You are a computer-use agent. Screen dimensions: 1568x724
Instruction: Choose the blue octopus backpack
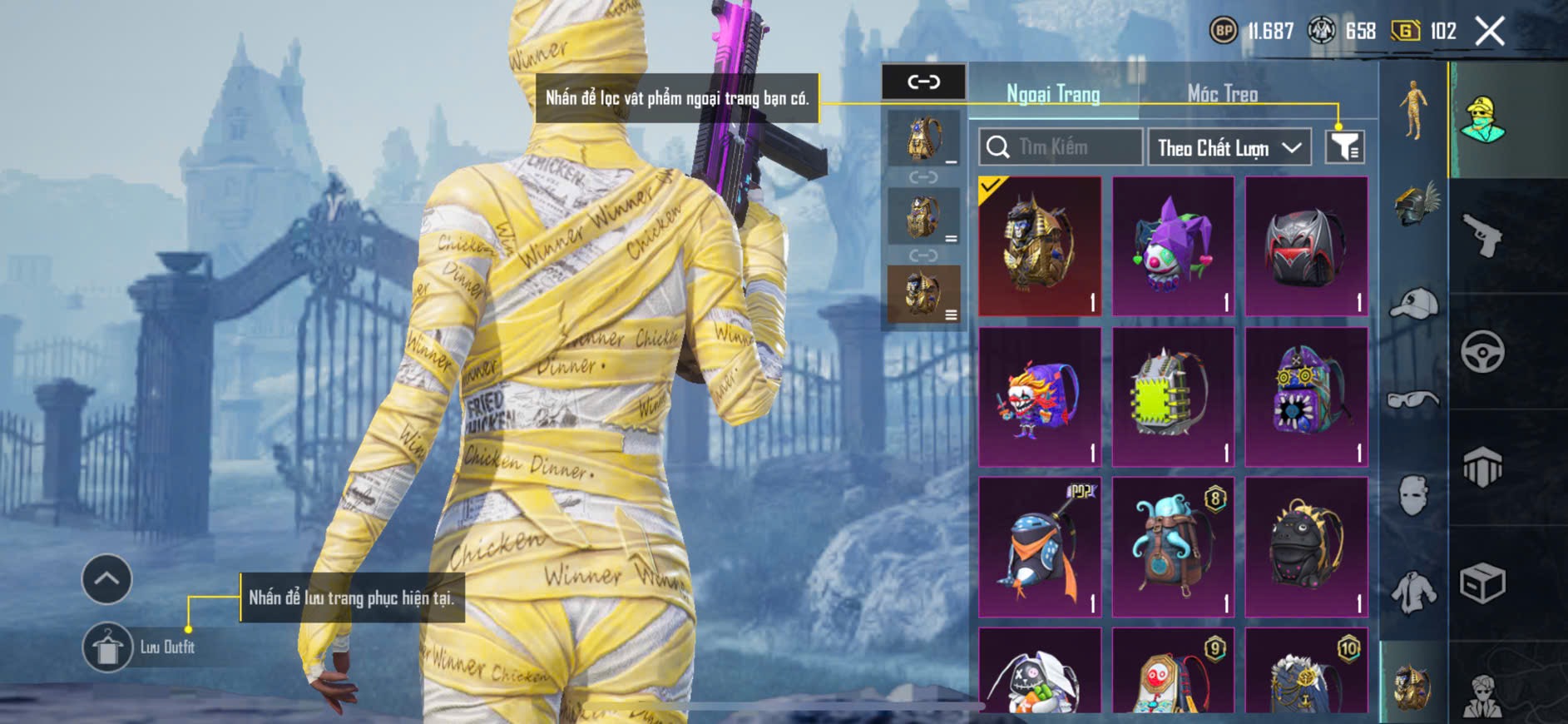pos(1173,547)
